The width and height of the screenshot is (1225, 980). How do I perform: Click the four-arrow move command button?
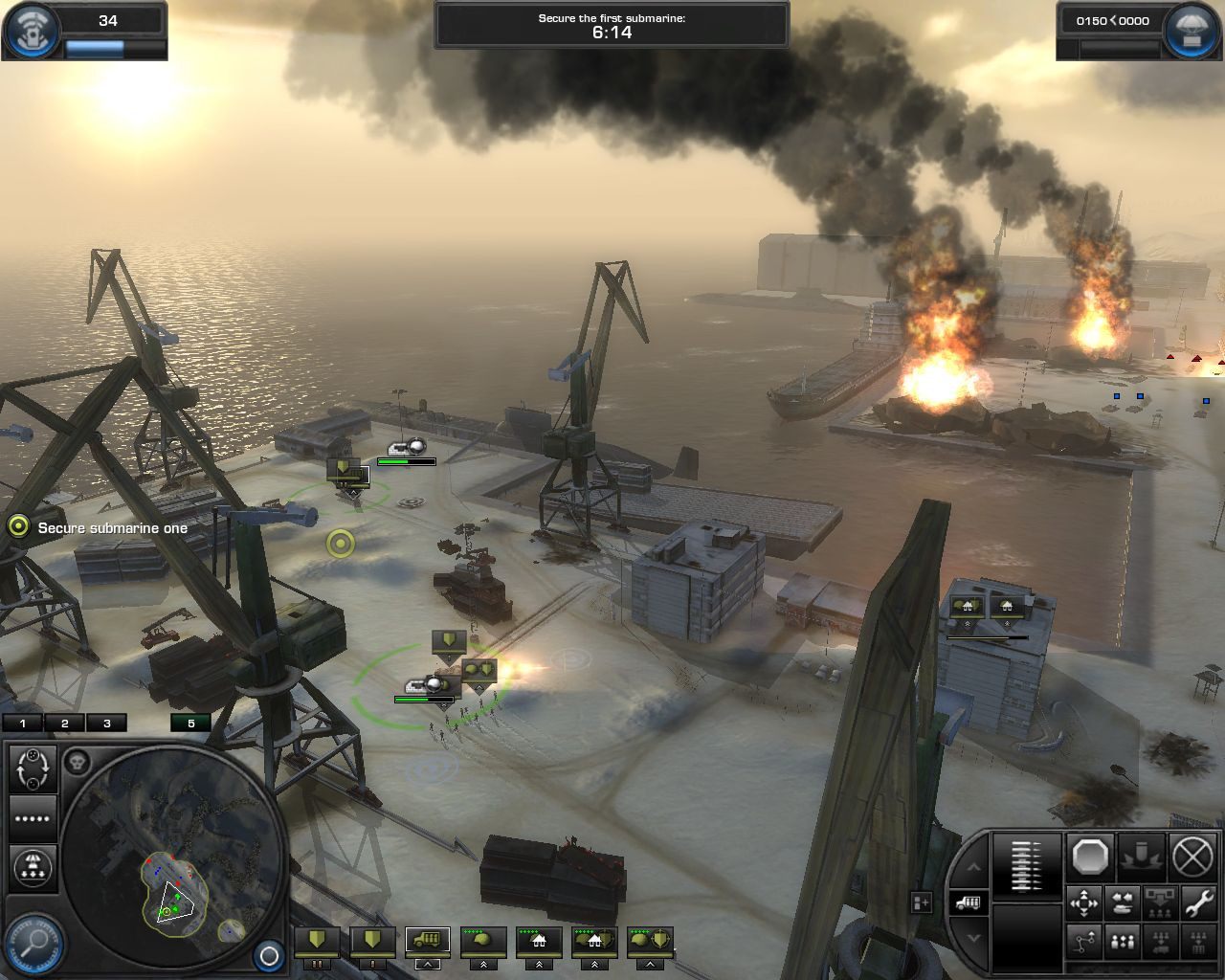(x=1083, y=902)
